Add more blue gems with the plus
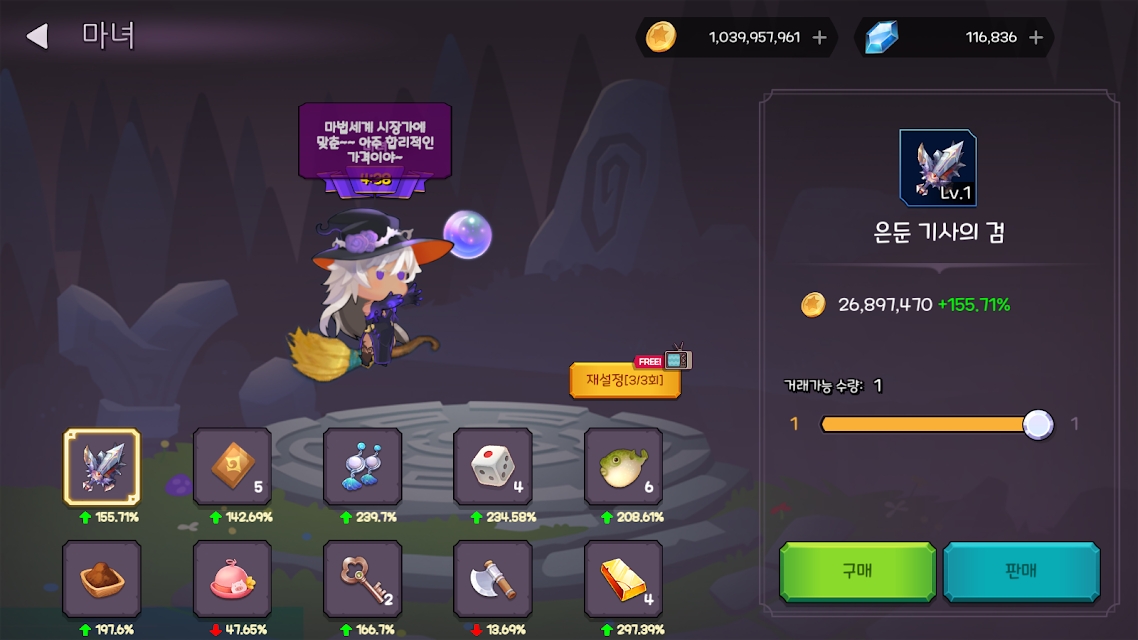 coord(1036,38)
